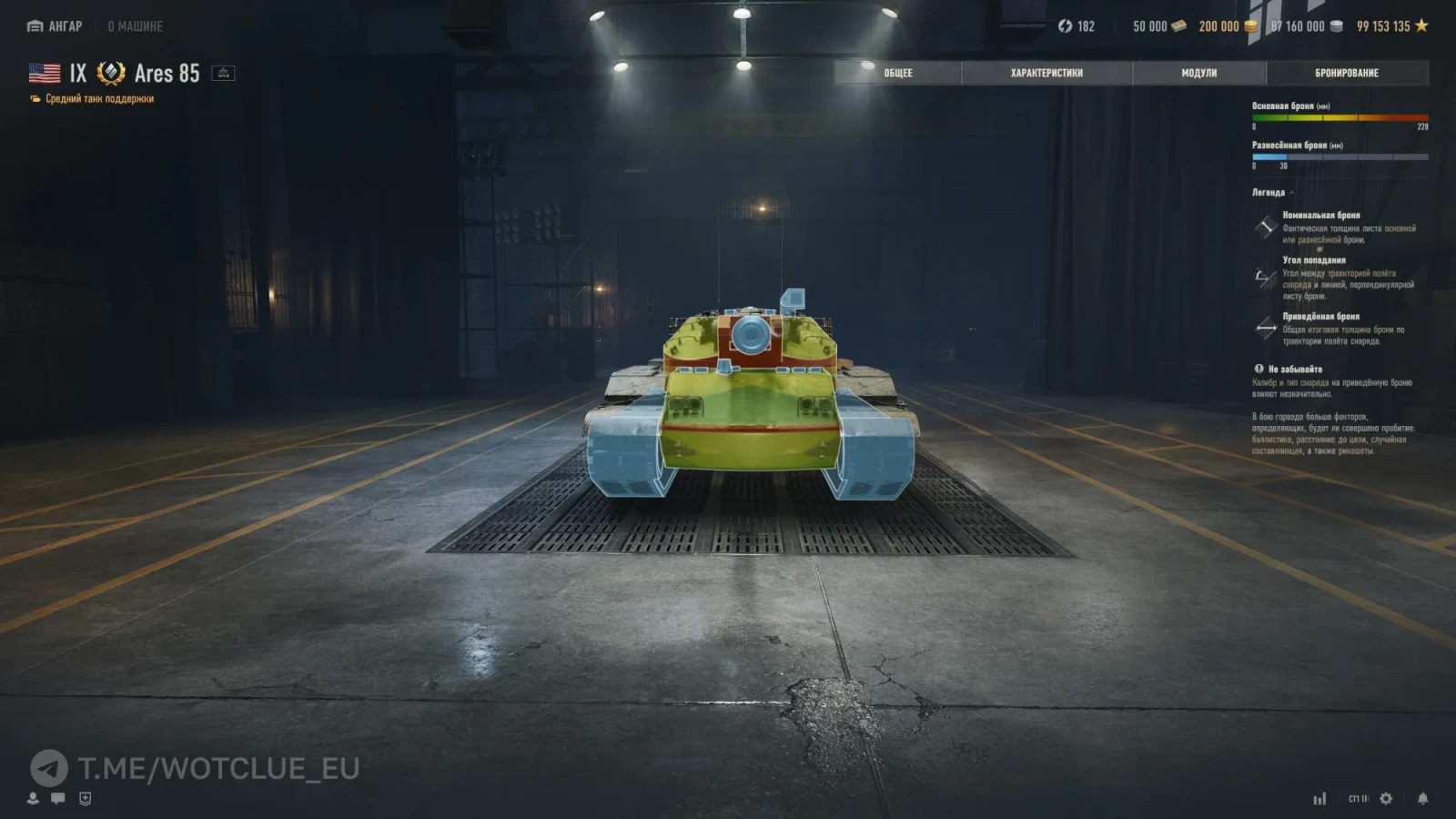Click the 50 000 bonds balance
This screenshot has height=819, width=1456.
pyautogui.click(x=1158, y=26)
